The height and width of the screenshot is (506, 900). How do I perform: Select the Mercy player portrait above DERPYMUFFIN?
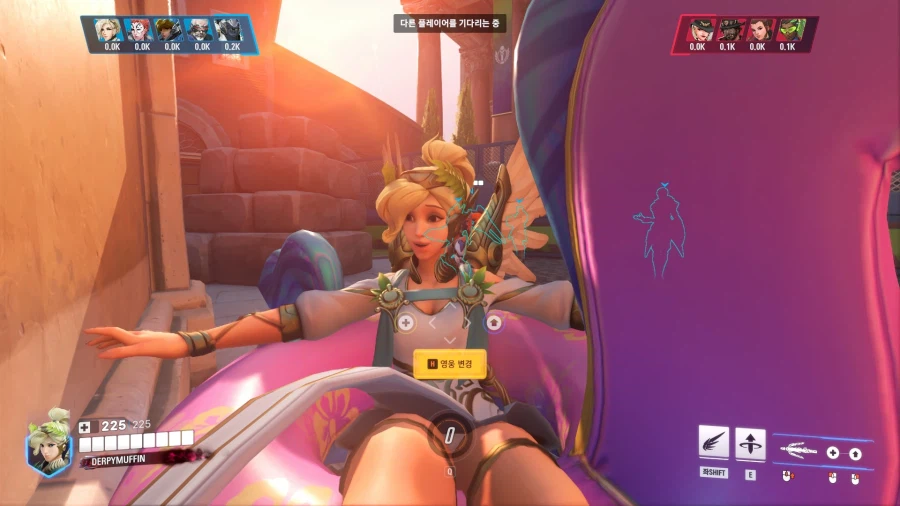tap(48, 447)
